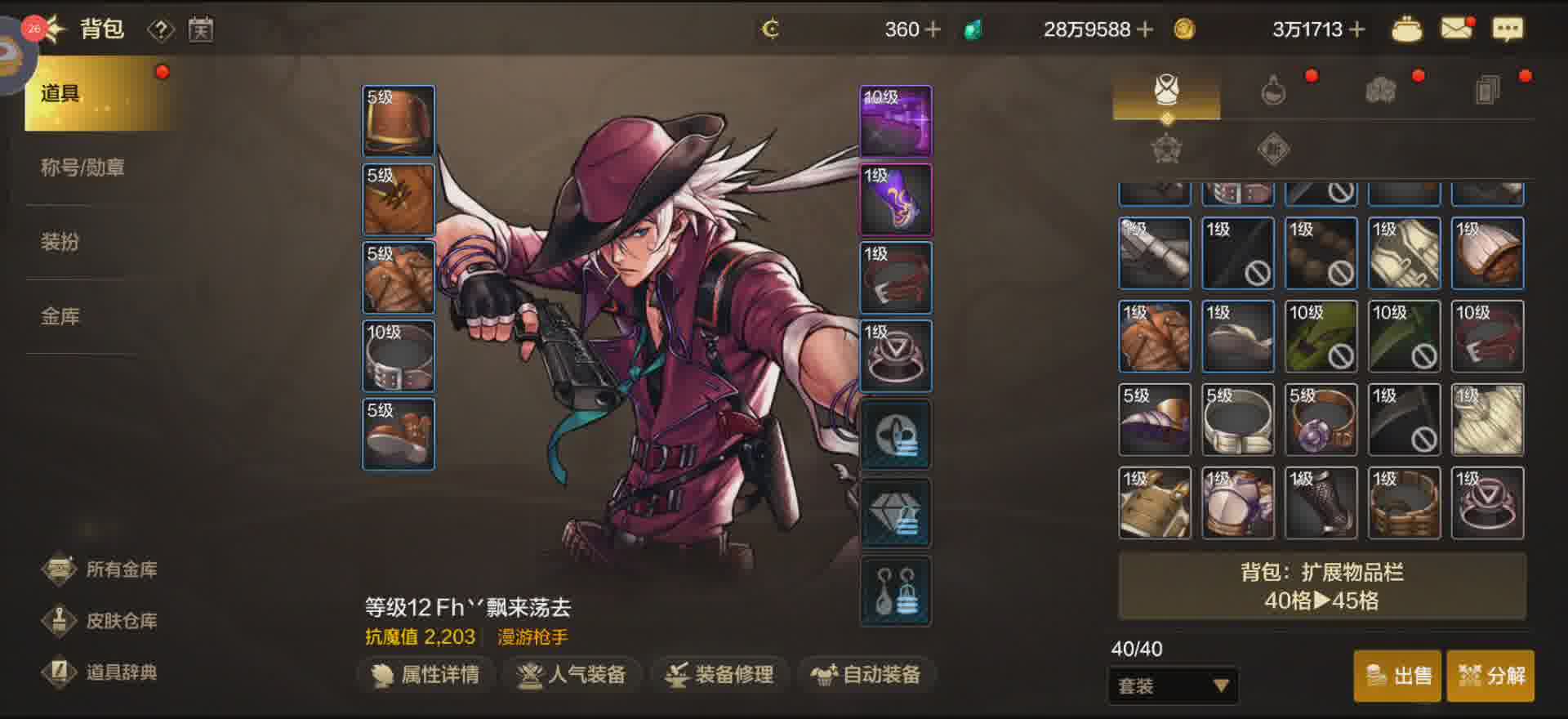This screenshot has width=1568, height=719.
Task: Show 属性详情 attribute details
Action: (425, 675)
